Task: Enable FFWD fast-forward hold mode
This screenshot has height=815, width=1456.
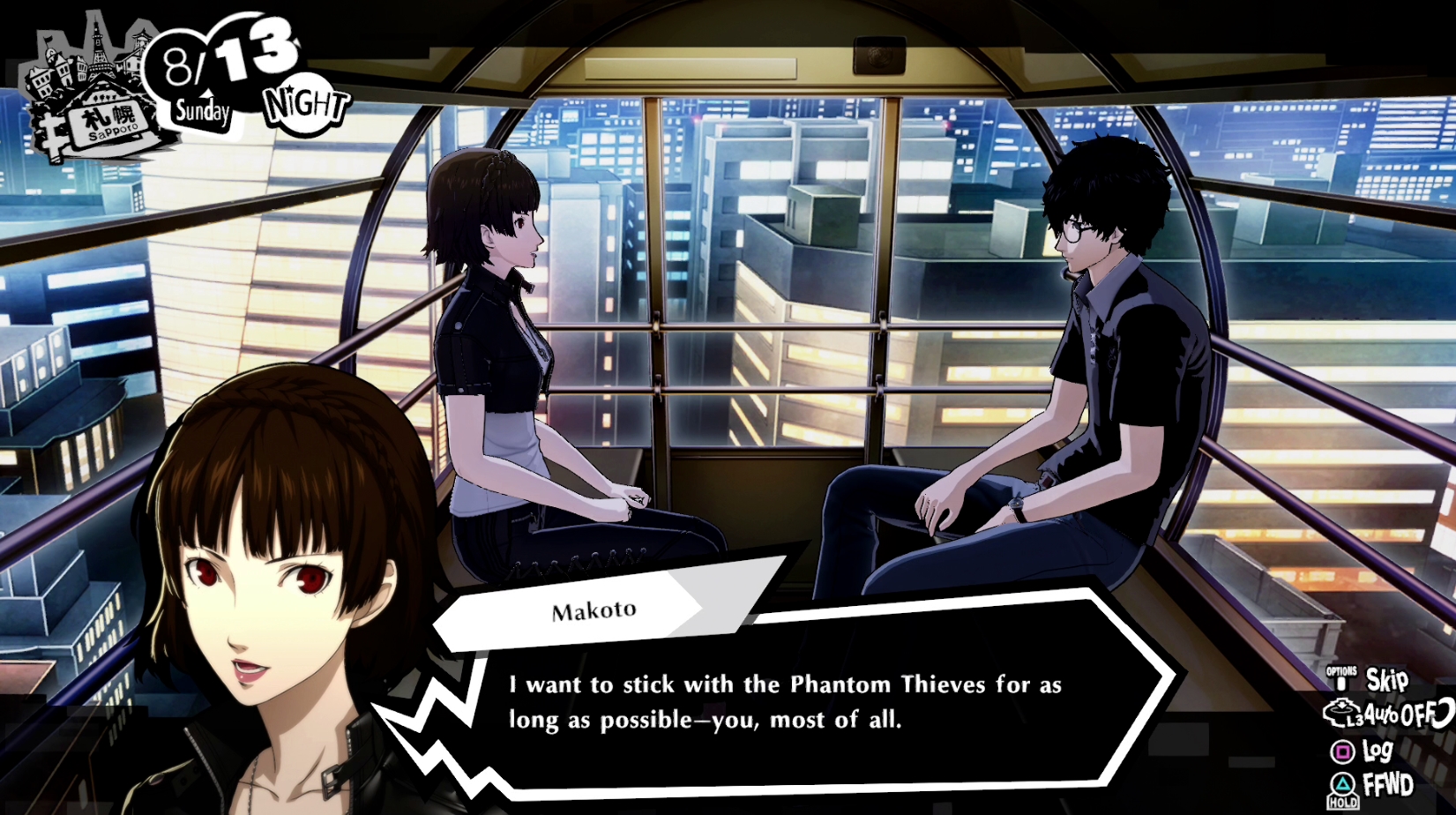Action: tap(1389, 785)
